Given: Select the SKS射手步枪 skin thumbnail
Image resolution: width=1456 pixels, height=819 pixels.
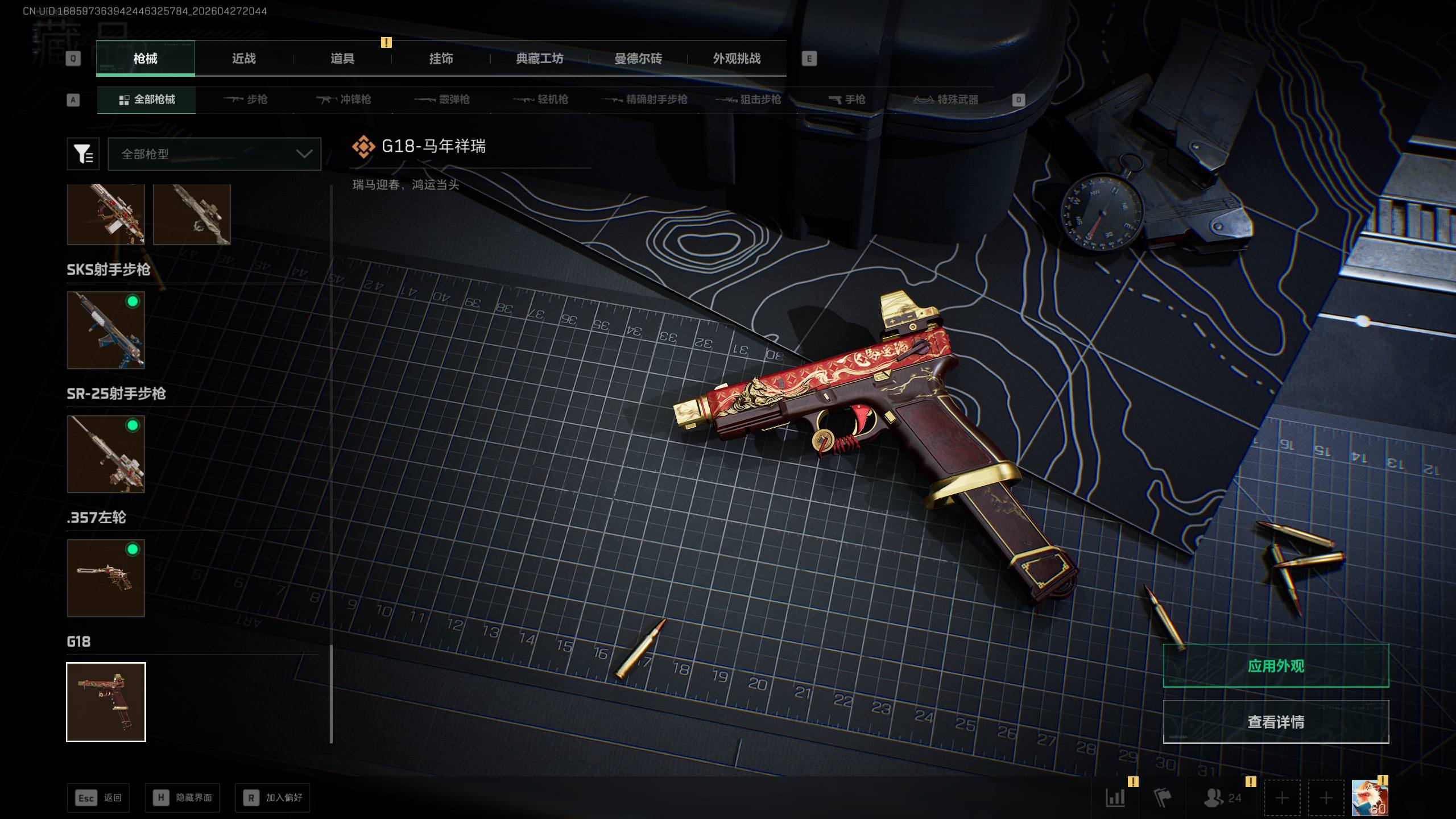Looking at the screenshot, I should [x=106, y=330].
